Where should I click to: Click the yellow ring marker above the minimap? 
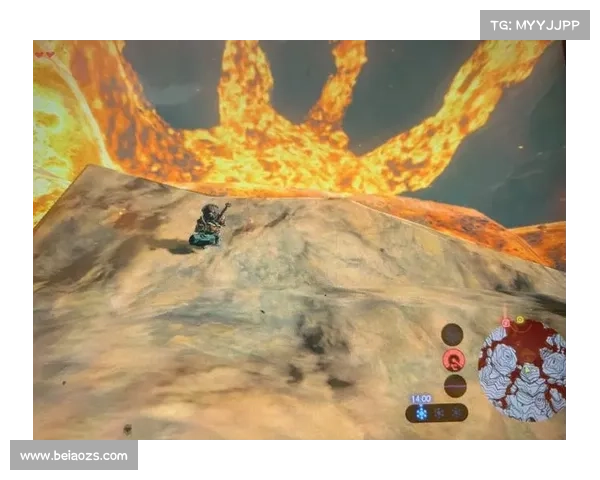coord(520,320)
